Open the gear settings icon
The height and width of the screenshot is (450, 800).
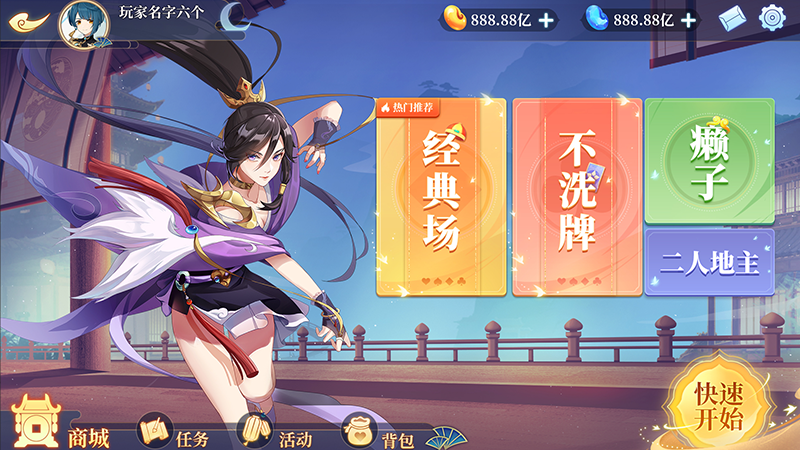point(773,18)
